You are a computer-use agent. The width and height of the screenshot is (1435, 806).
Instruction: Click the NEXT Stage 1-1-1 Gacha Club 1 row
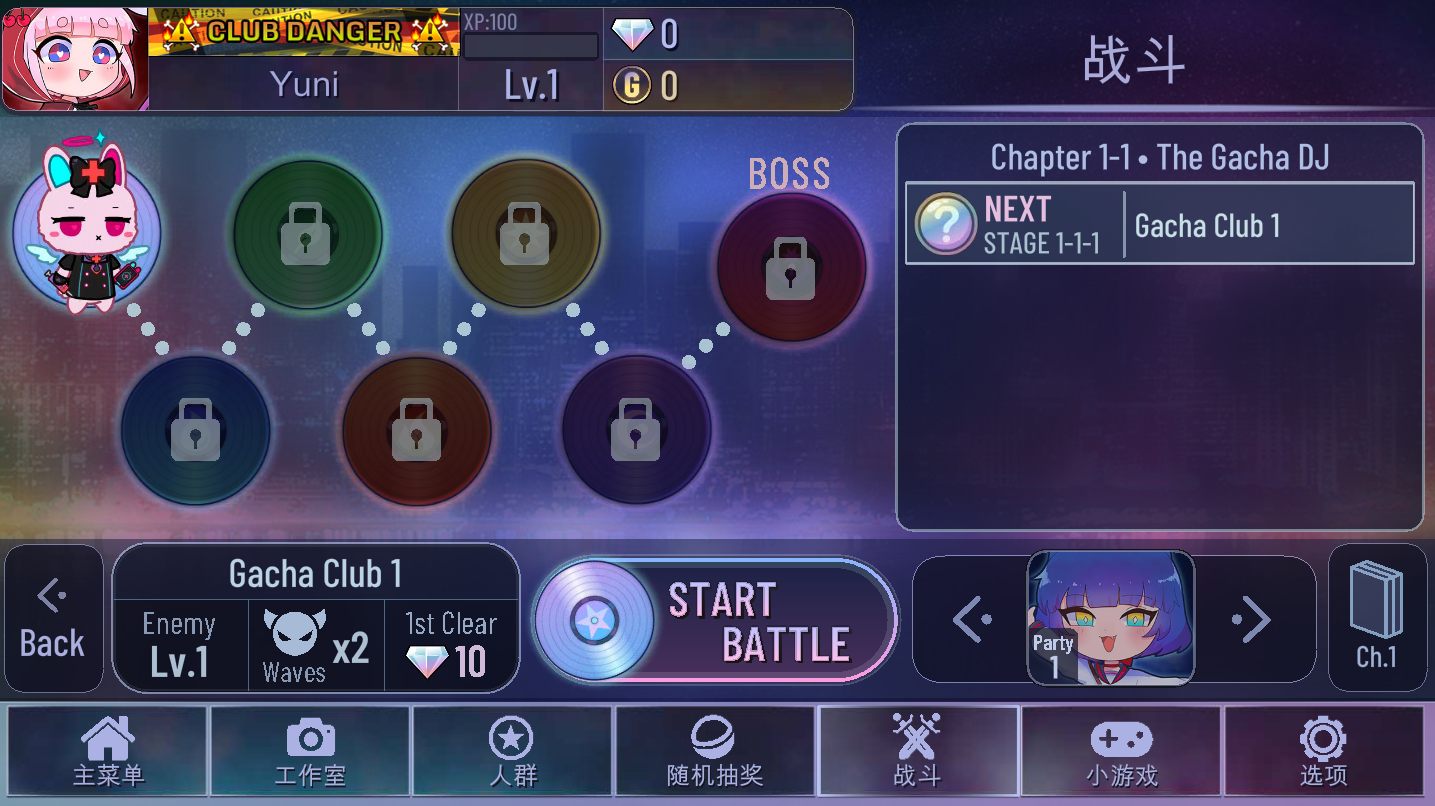coord(1159,224)
